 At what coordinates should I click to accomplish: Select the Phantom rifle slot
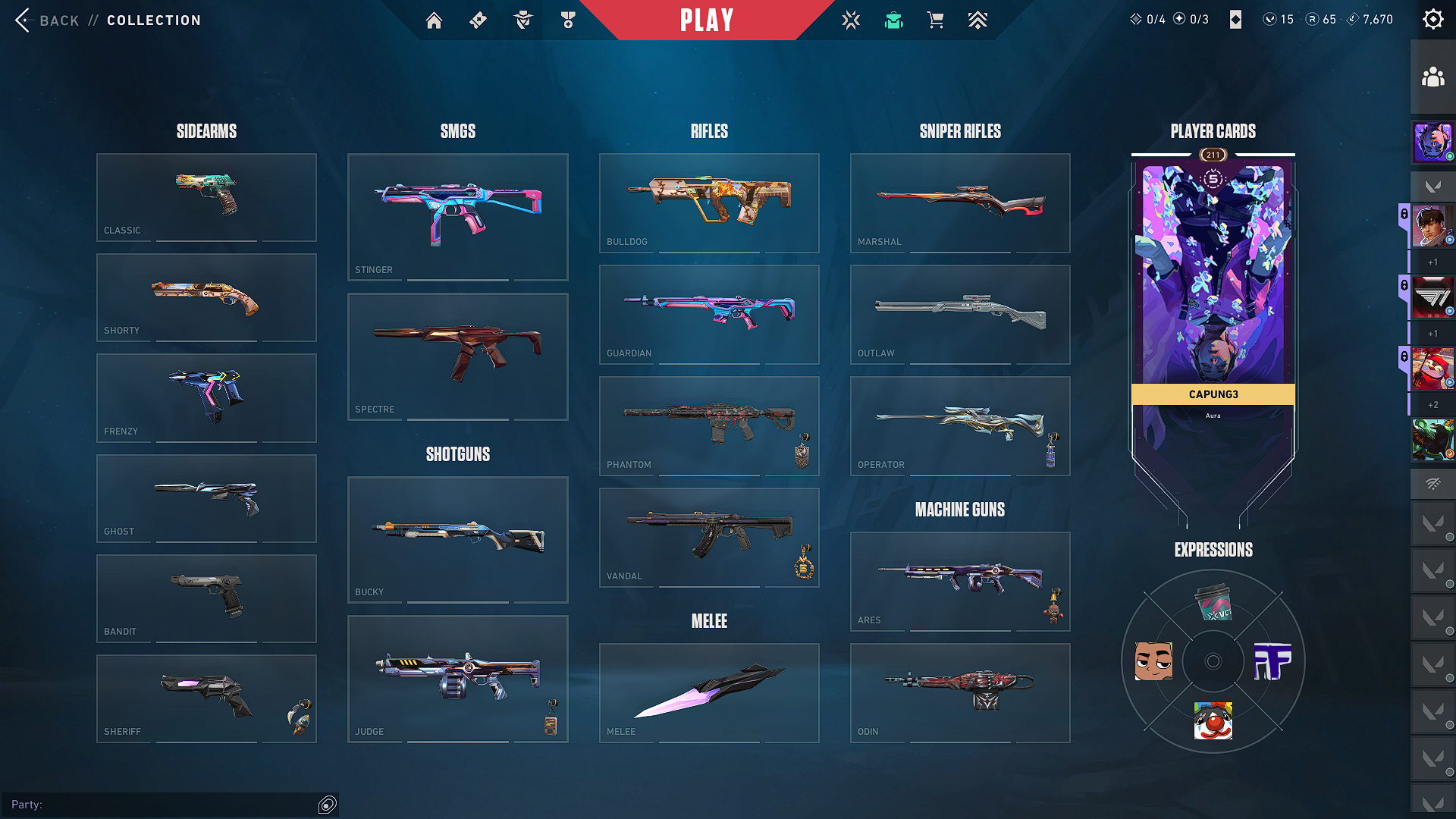pos(709,425)
